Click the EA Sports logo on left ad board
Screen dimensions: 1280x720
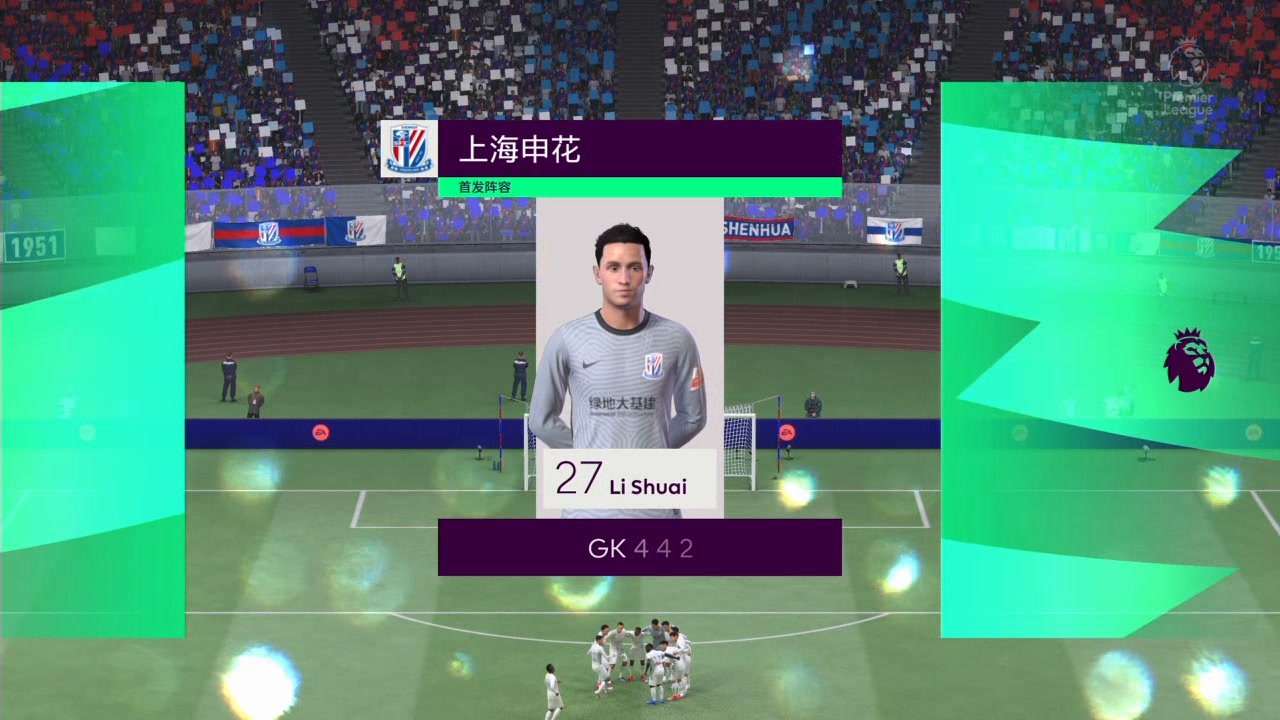(323, 432)
